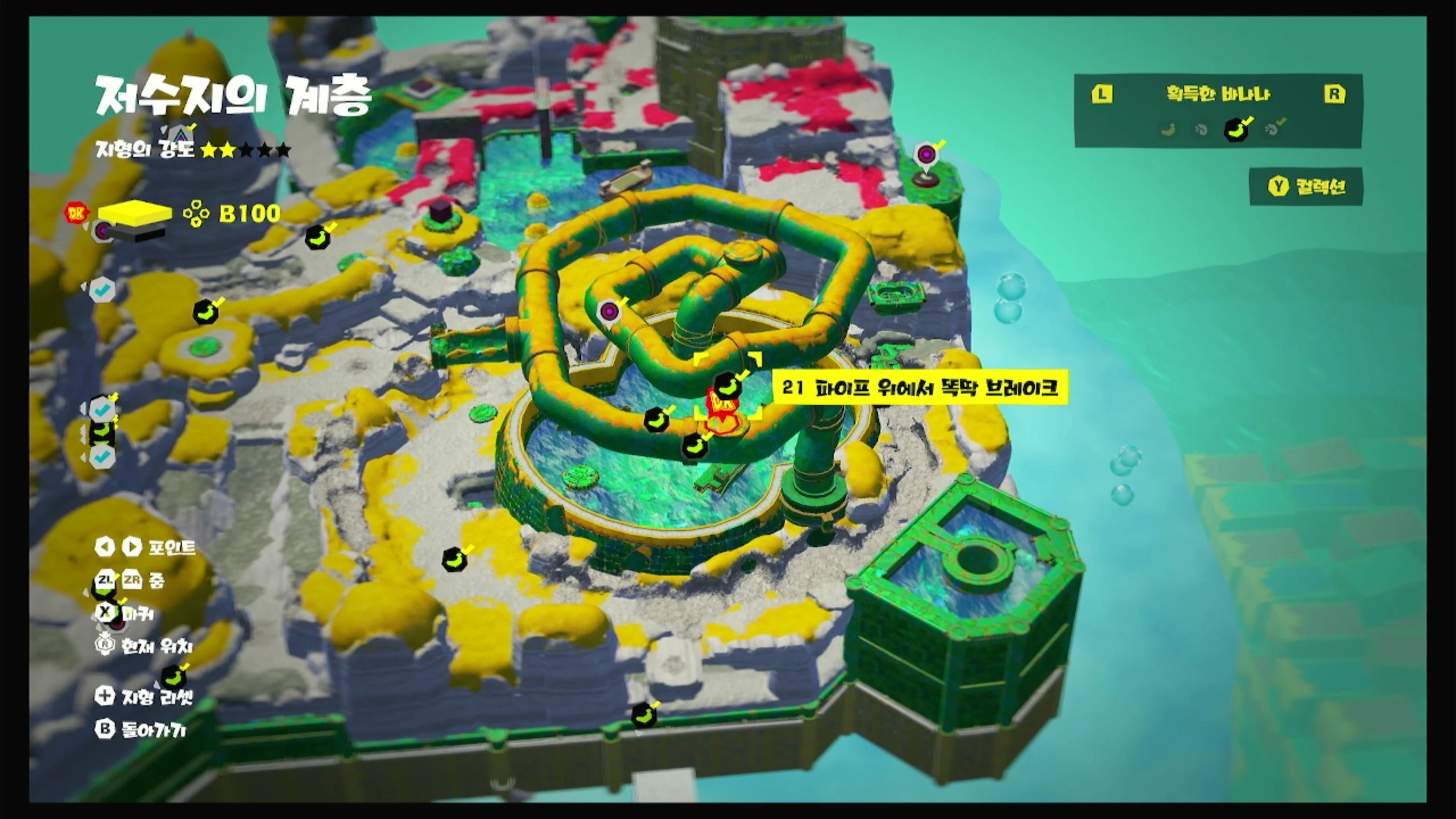Select the warp marker on the red pedestal
The image size is (1456, 819).
coord(926,155)
